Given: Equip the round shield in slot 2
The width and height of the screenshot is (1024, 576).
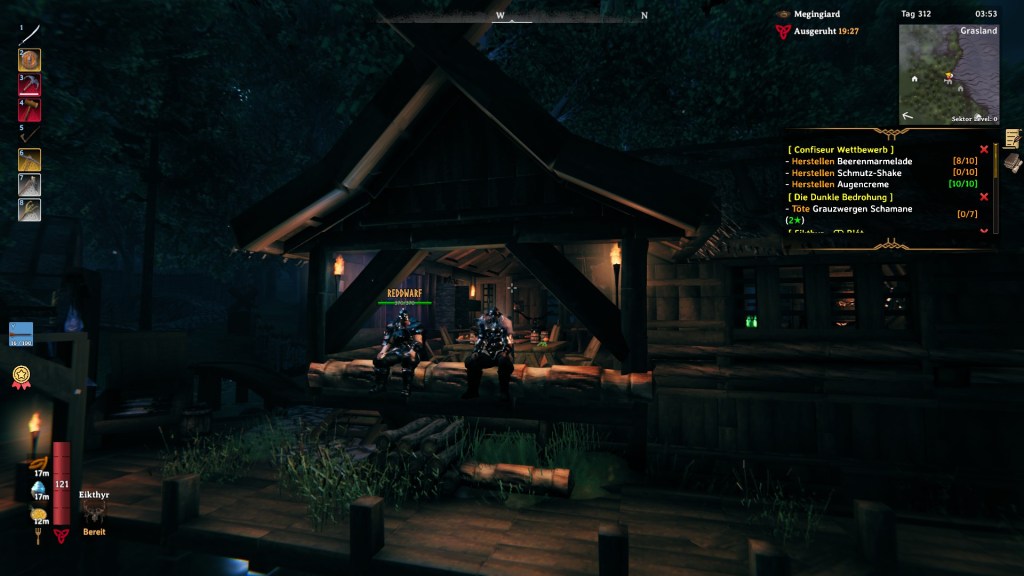Looking at the screenshot, I should coord(30,60).
